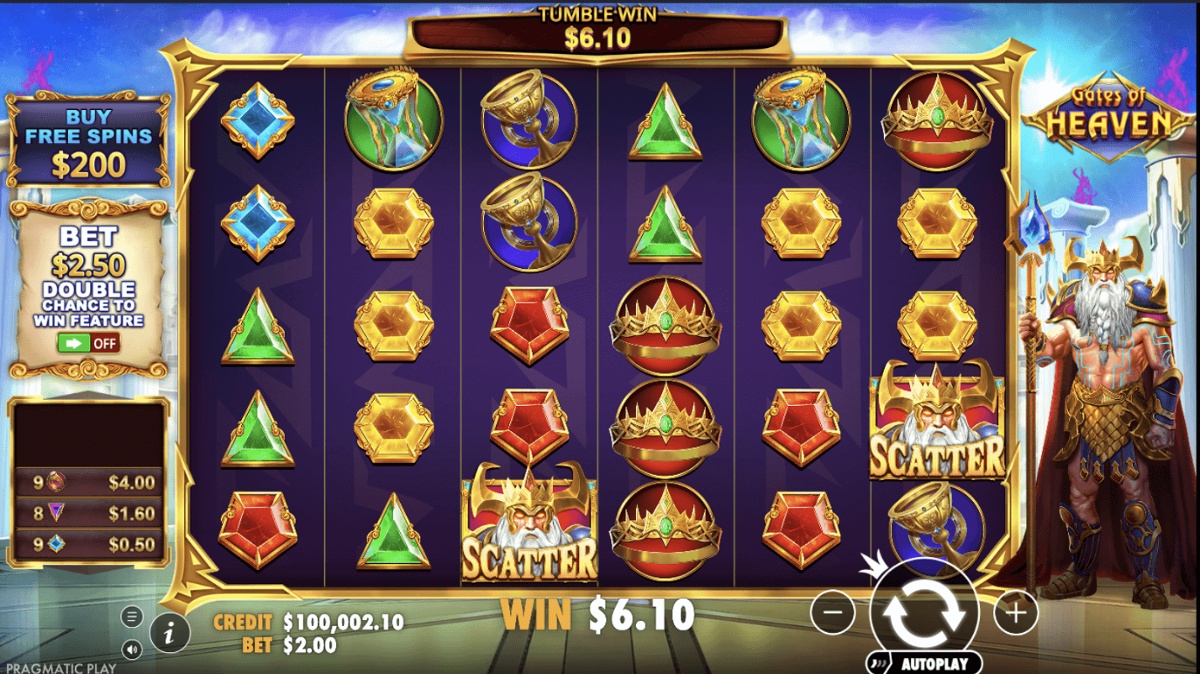Buy free spins for $200

point(88,142)
